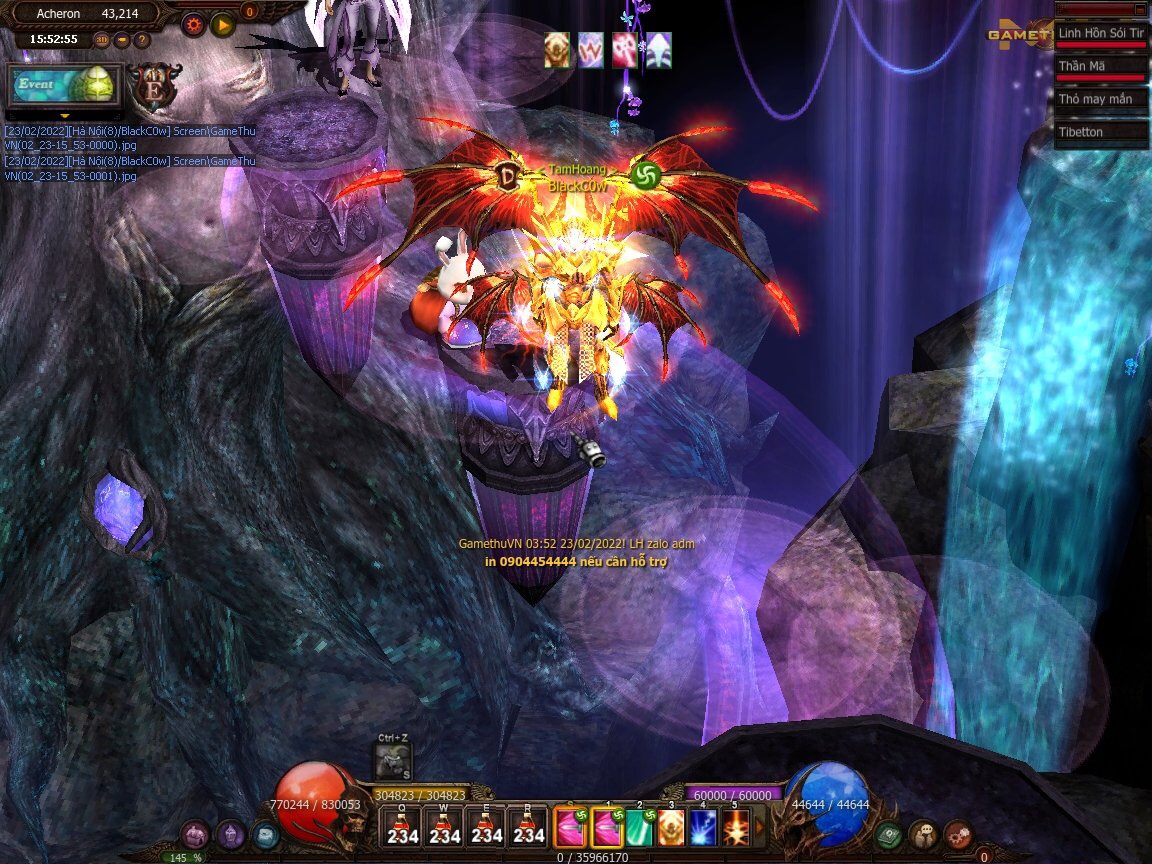Click the yellow play arrow button
This screenshot has height=864, width=1152.
click(222, 22)
